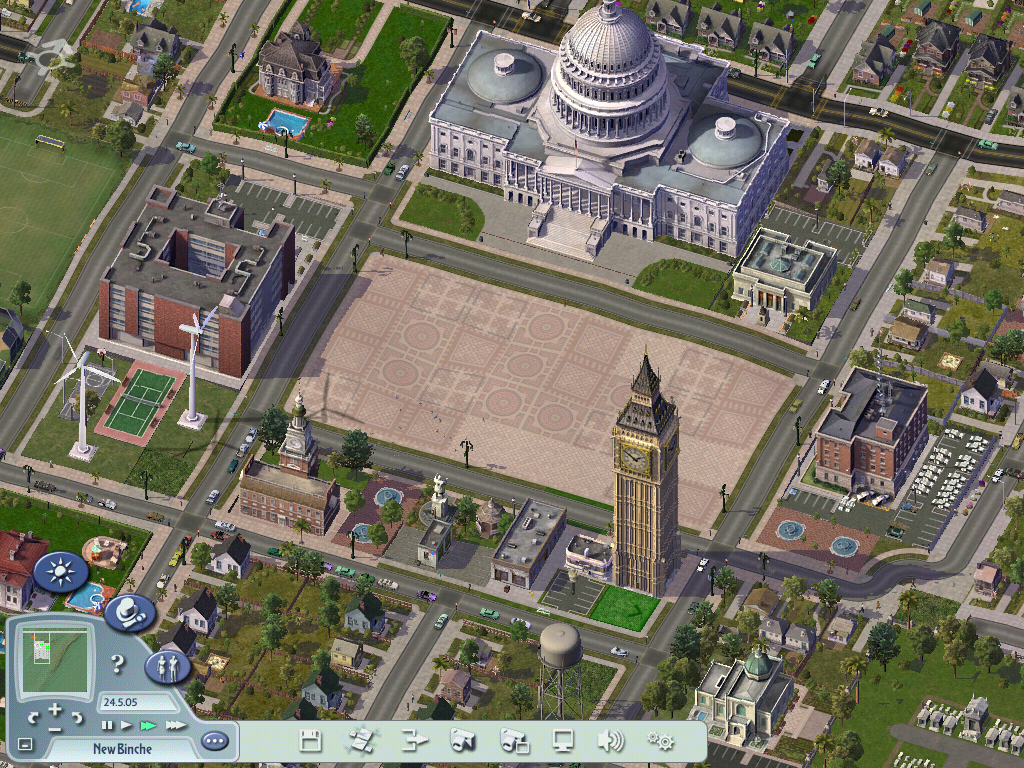Open God mode with the sun button
Screen dimensions: 1024x768
point(61,572)
